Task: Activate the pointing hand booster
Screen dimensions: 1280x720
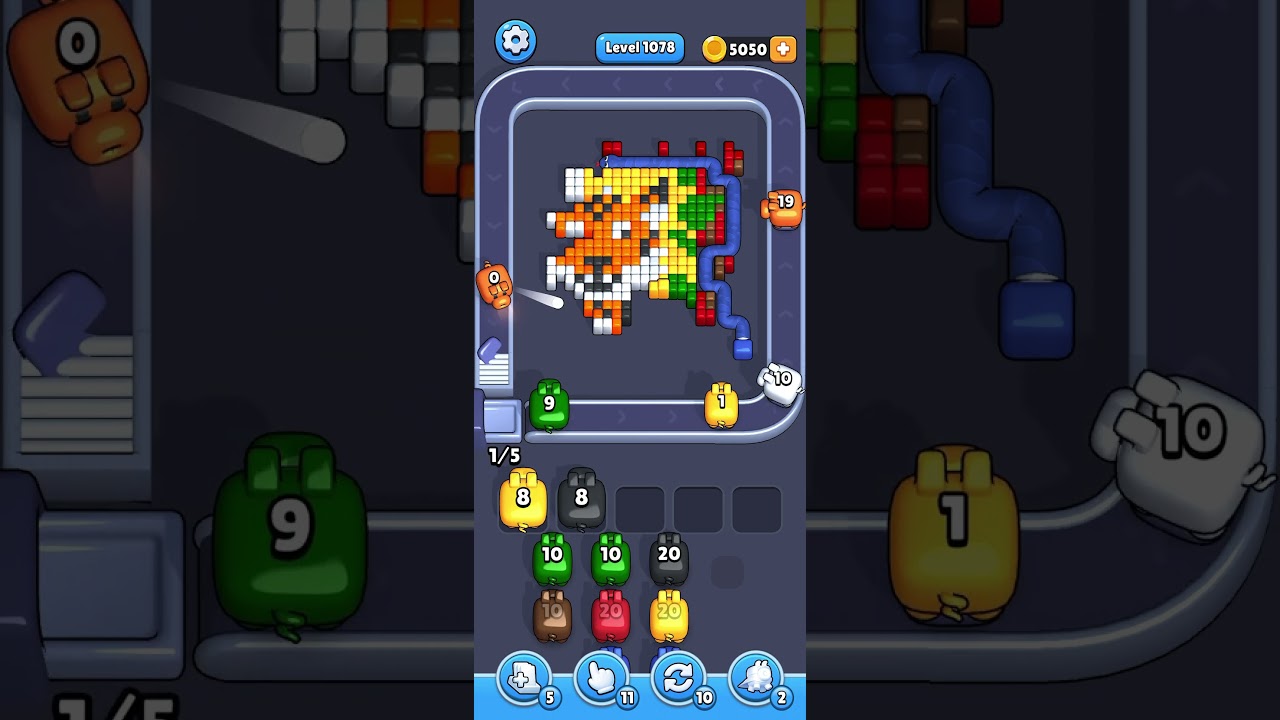Action: [601, 680]
